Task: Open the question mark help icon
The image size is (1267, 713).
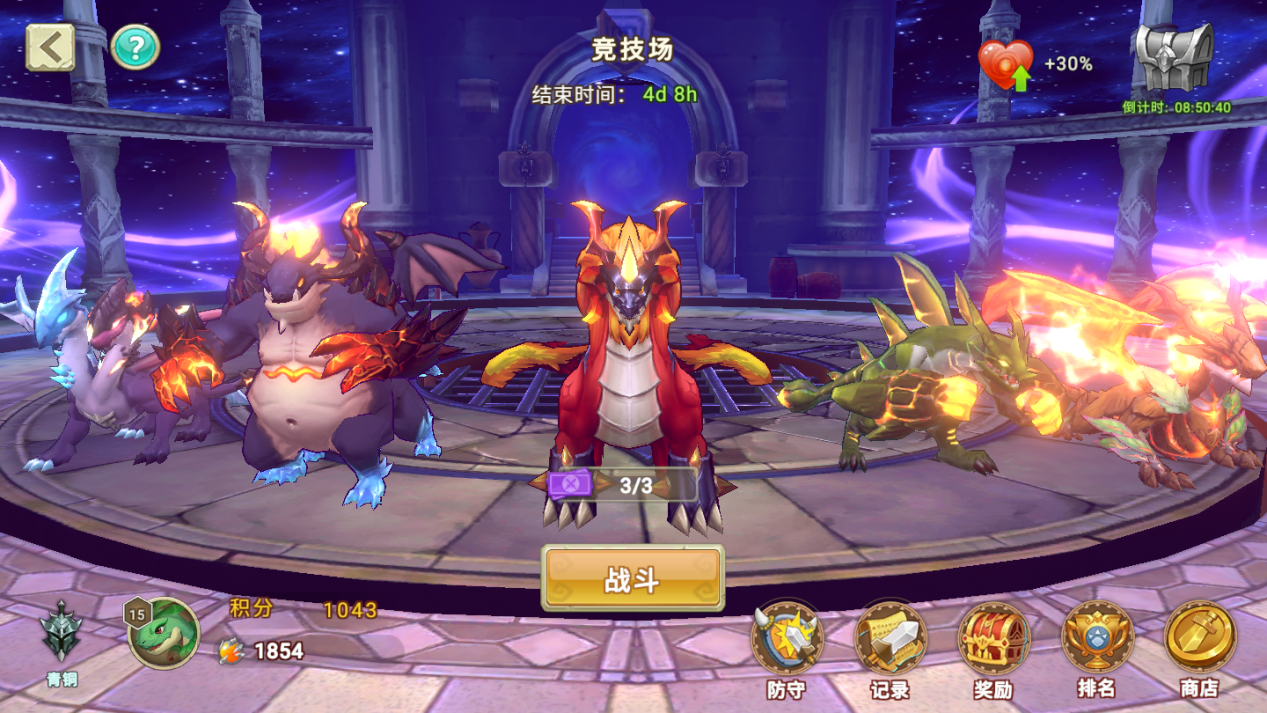Action: (x=135, y=47)
